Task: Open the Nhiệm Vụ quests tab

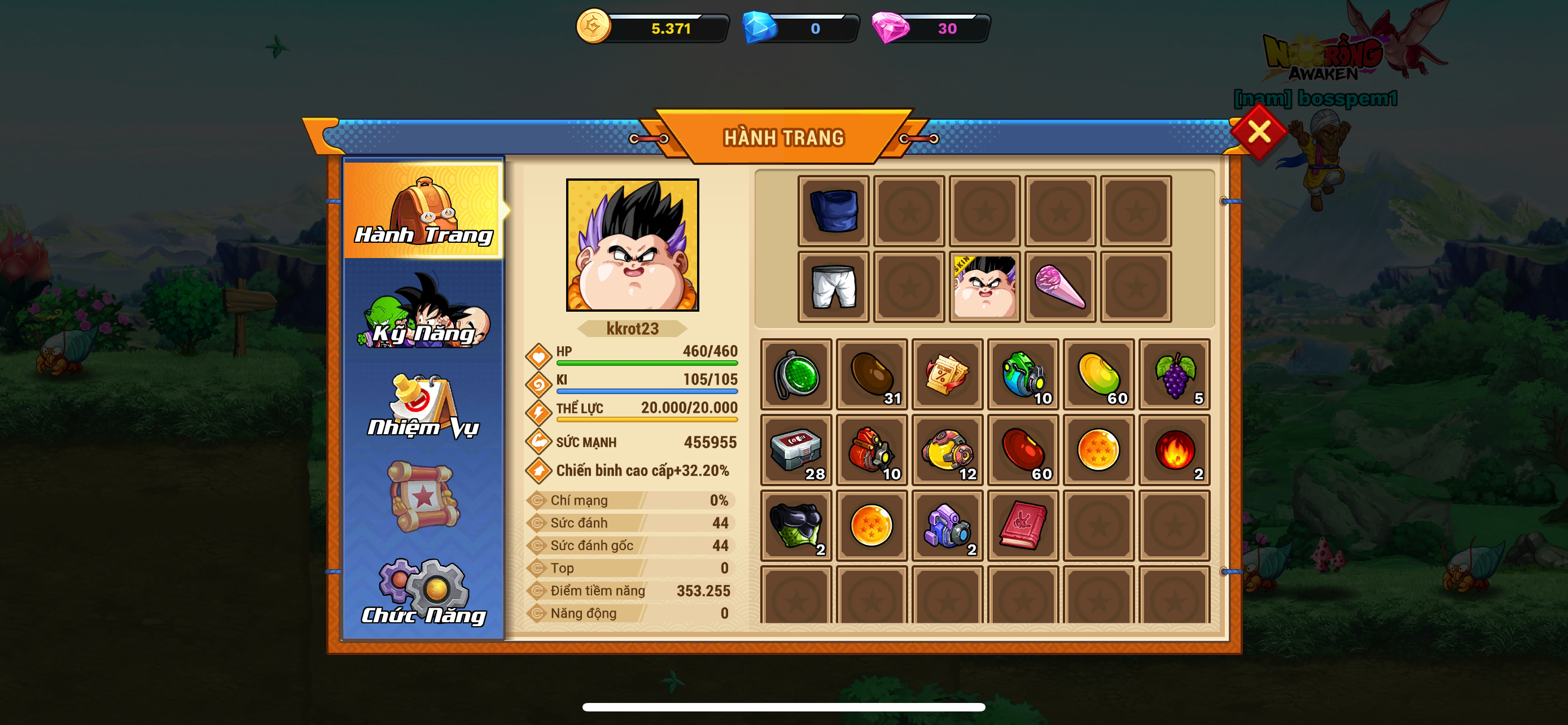Action: pos(424,407)
